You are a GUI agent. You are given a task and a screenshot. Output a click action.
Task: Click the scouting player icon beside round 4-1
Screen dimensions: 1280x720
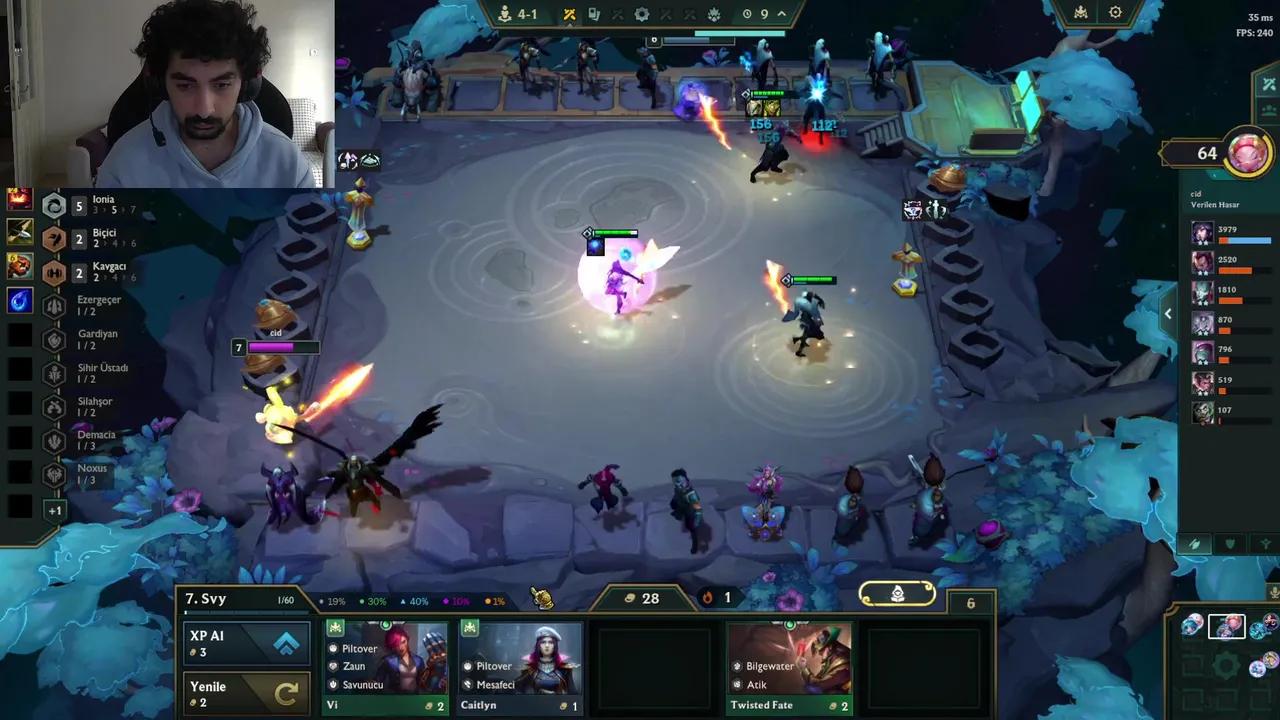(505, 14)
